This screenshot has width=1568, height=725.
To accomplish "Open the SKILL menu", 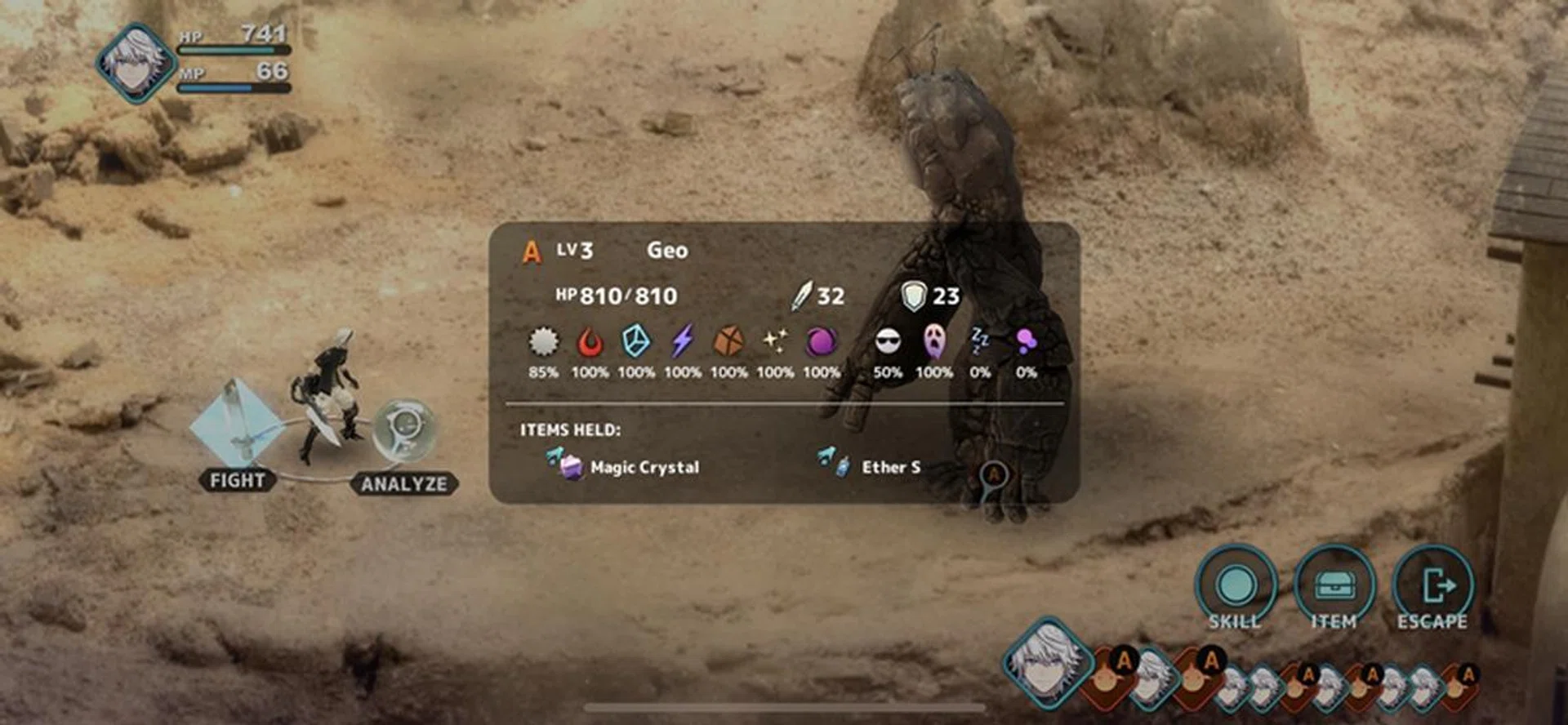I will point(1235,588).
